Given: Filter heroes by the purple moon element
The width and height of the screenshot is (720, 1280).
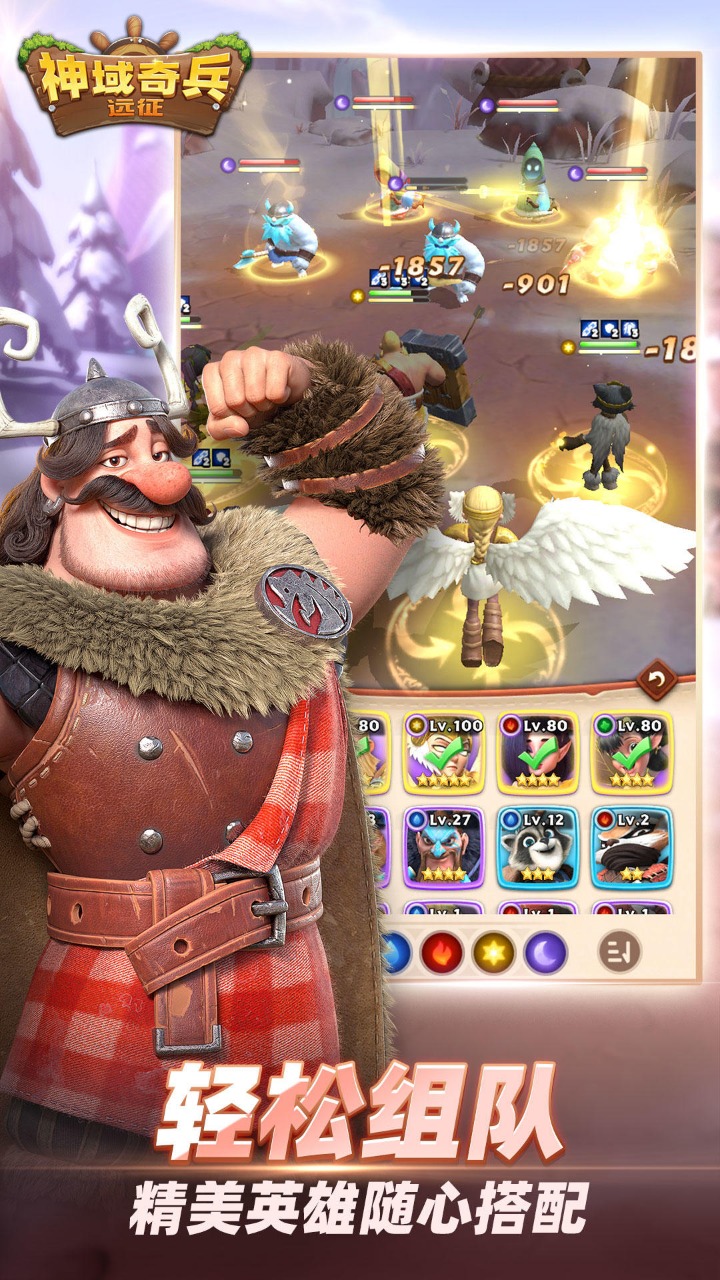Looking at the screenshot, I should [x=545, y=953].
